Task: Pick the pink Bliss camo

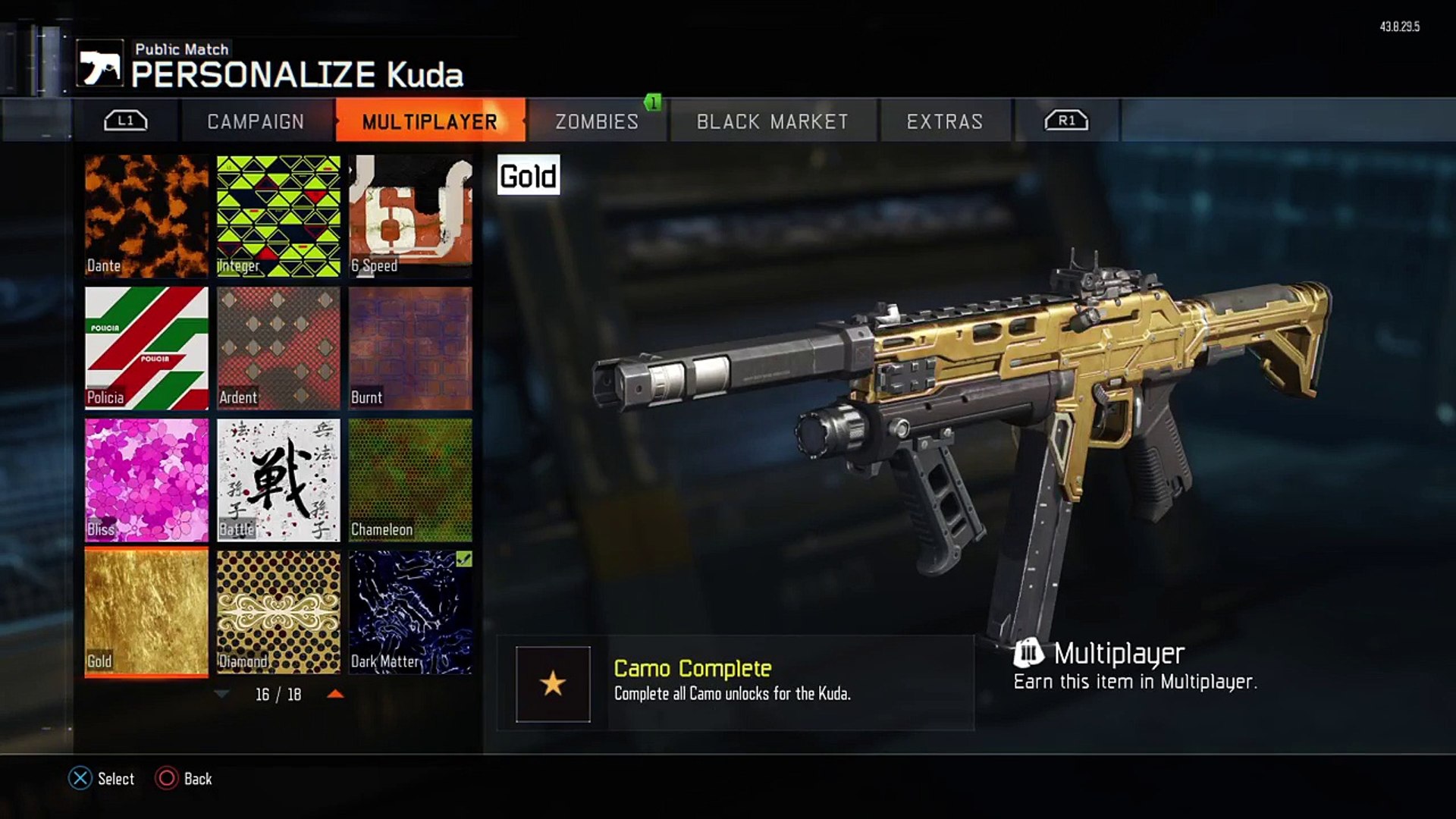Action: pyautogui.click(x=146, y=480)
